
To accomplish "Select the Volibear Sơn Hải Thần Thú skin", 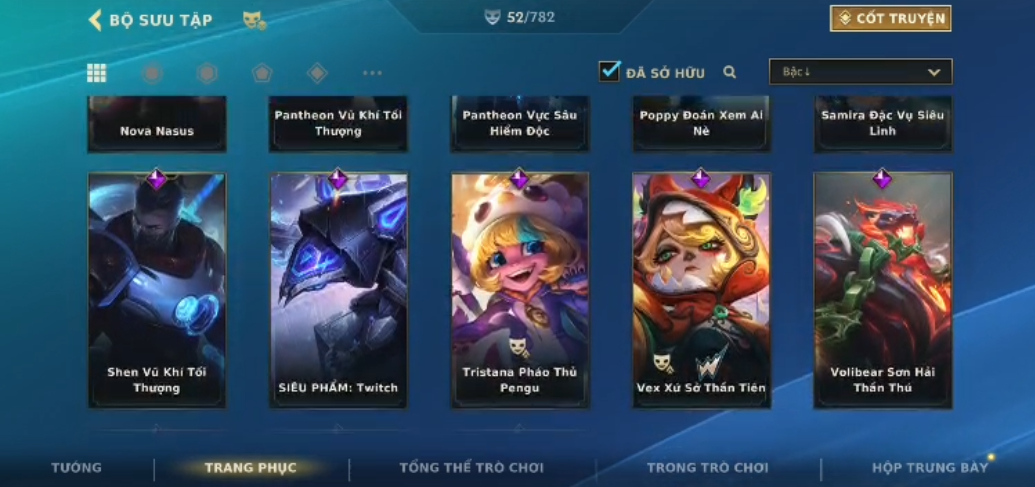I will [882, 290].
